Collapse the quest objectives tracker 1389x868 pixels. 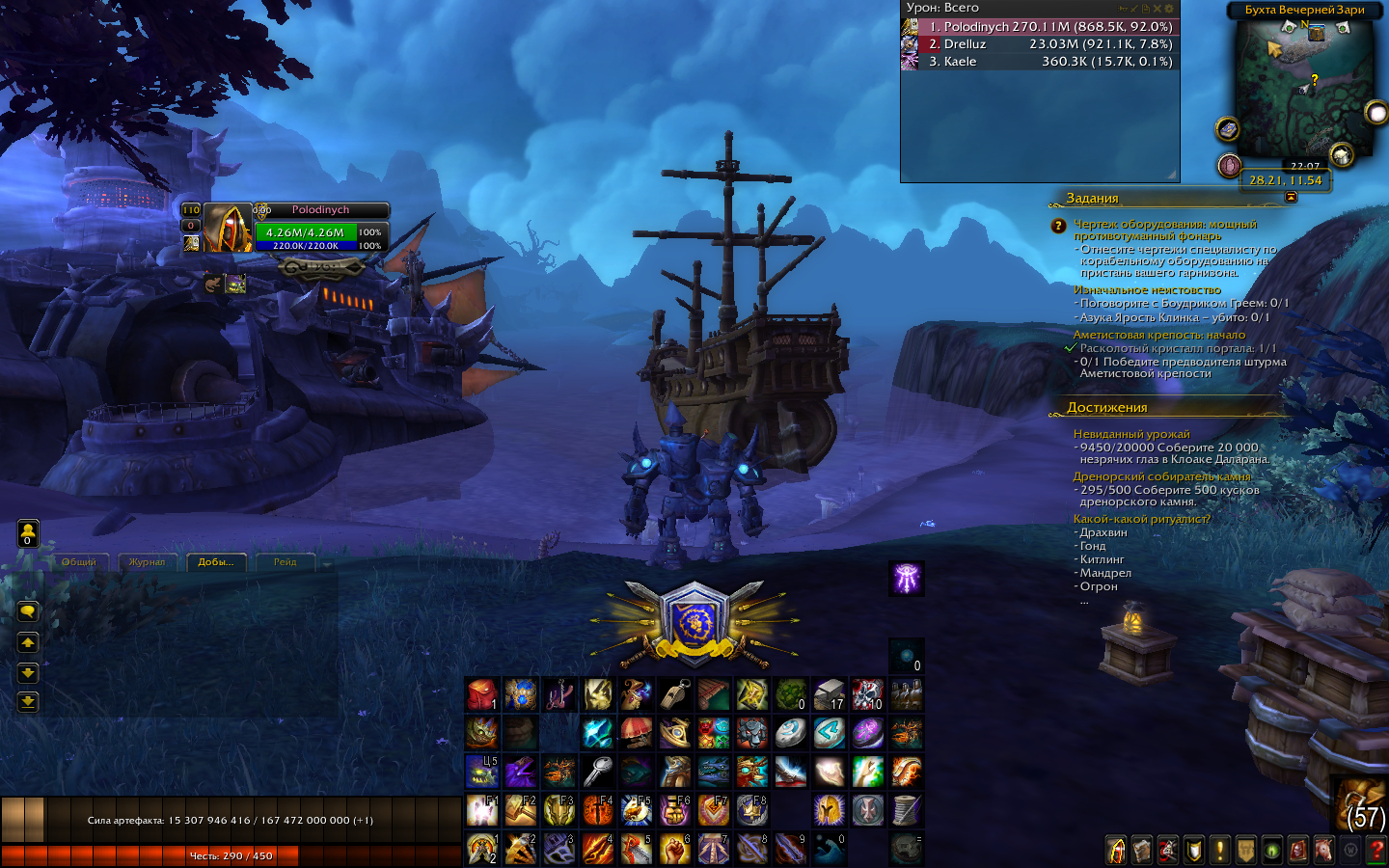1291,197
